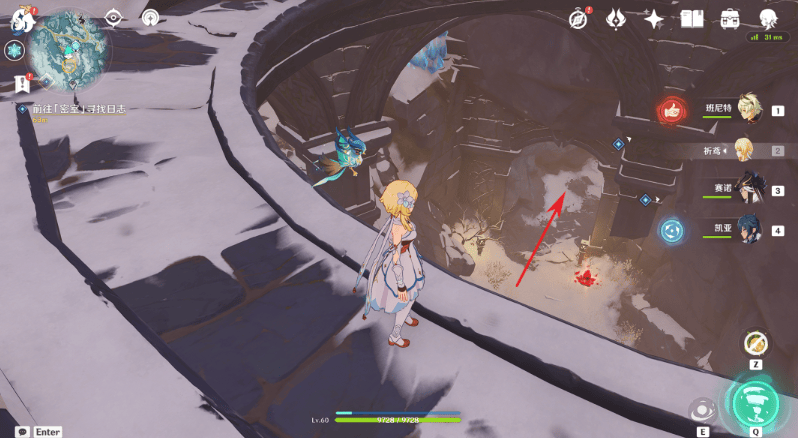
Task: Unleash the glowing anemo elemental burst
Action: click(x=756, y=402)
